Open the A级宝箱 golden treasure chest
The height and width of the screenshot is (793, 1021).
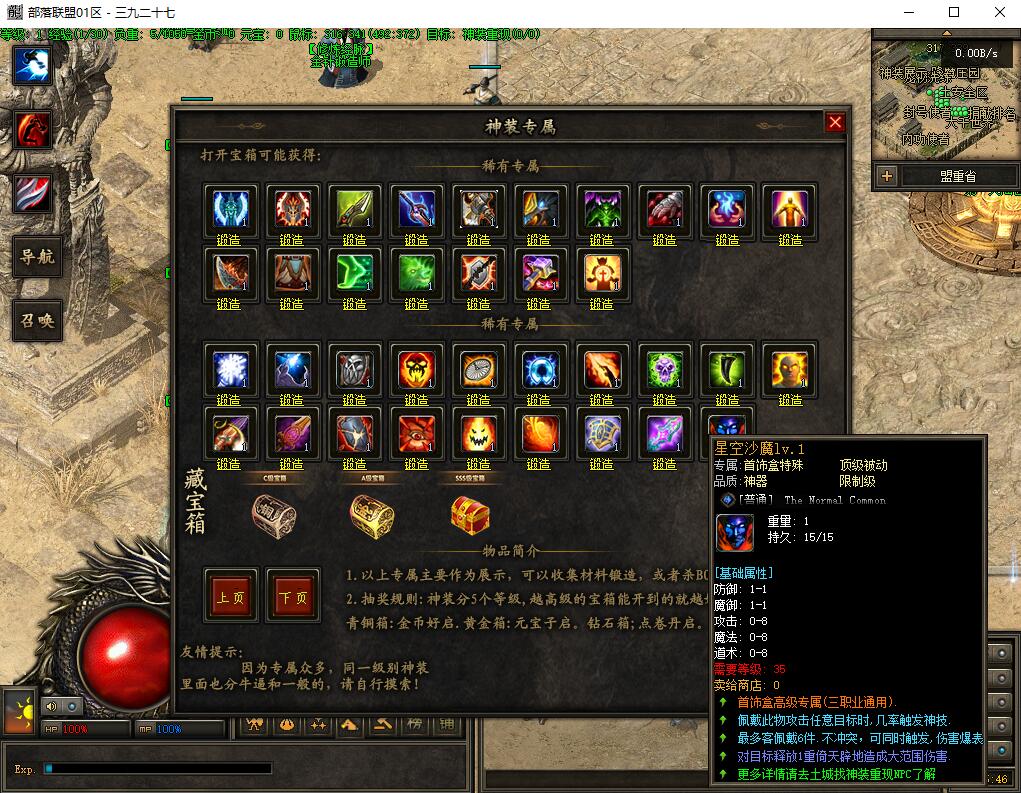(x=371, y=515)
